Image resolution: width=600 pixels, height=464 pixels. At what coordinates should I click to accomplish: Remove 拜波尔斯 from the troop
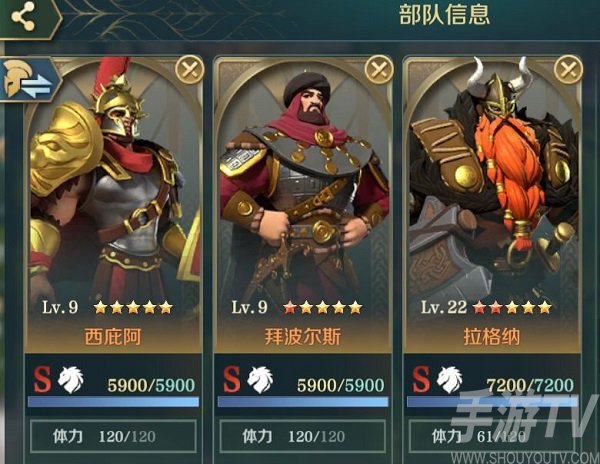coord(378,69)
